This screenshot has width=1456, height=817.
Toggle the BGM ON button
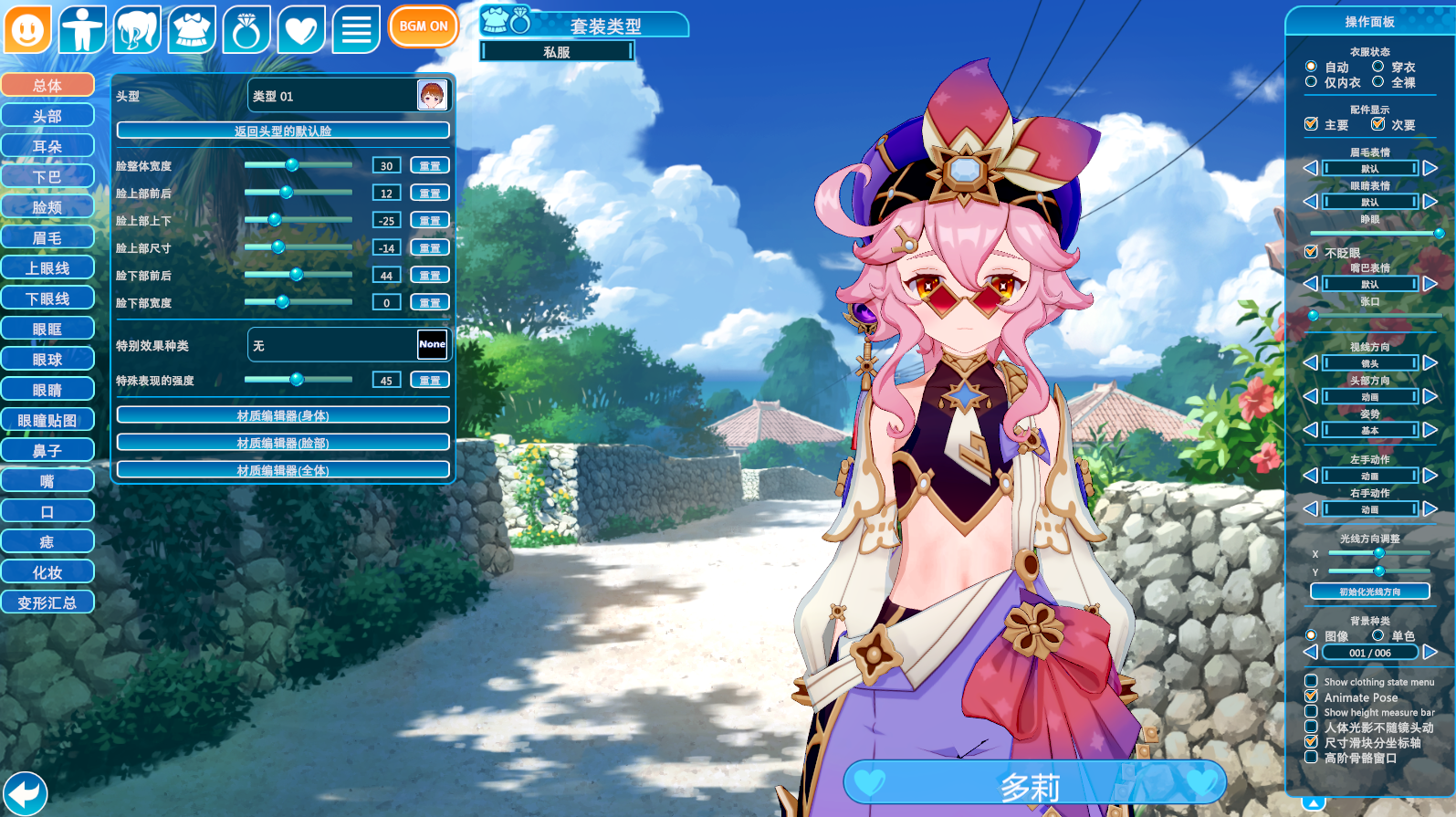click(423, 26)
